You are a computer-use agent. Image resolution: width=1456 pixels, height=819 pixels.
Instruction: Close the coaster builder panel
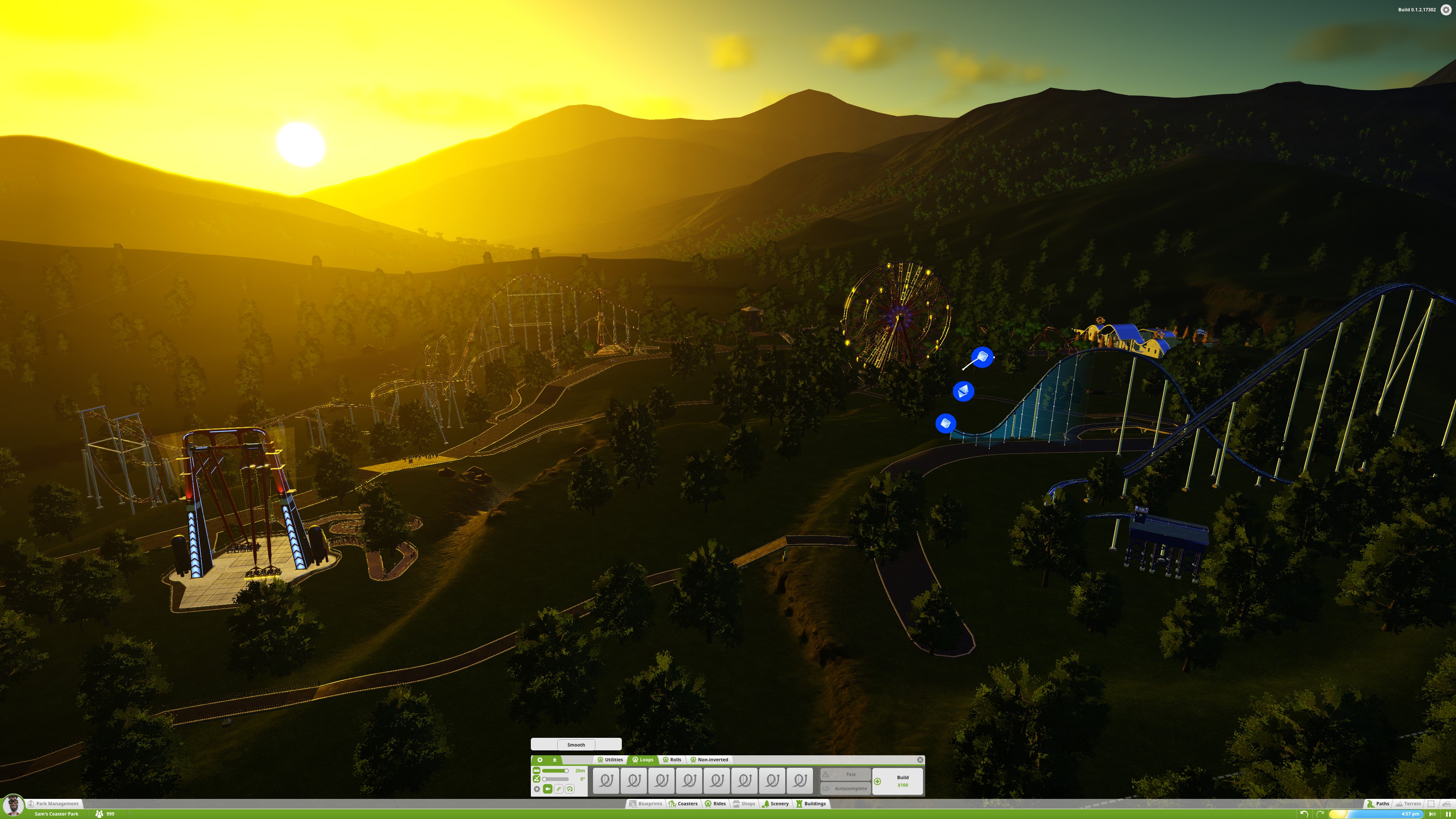coord(919,759)
